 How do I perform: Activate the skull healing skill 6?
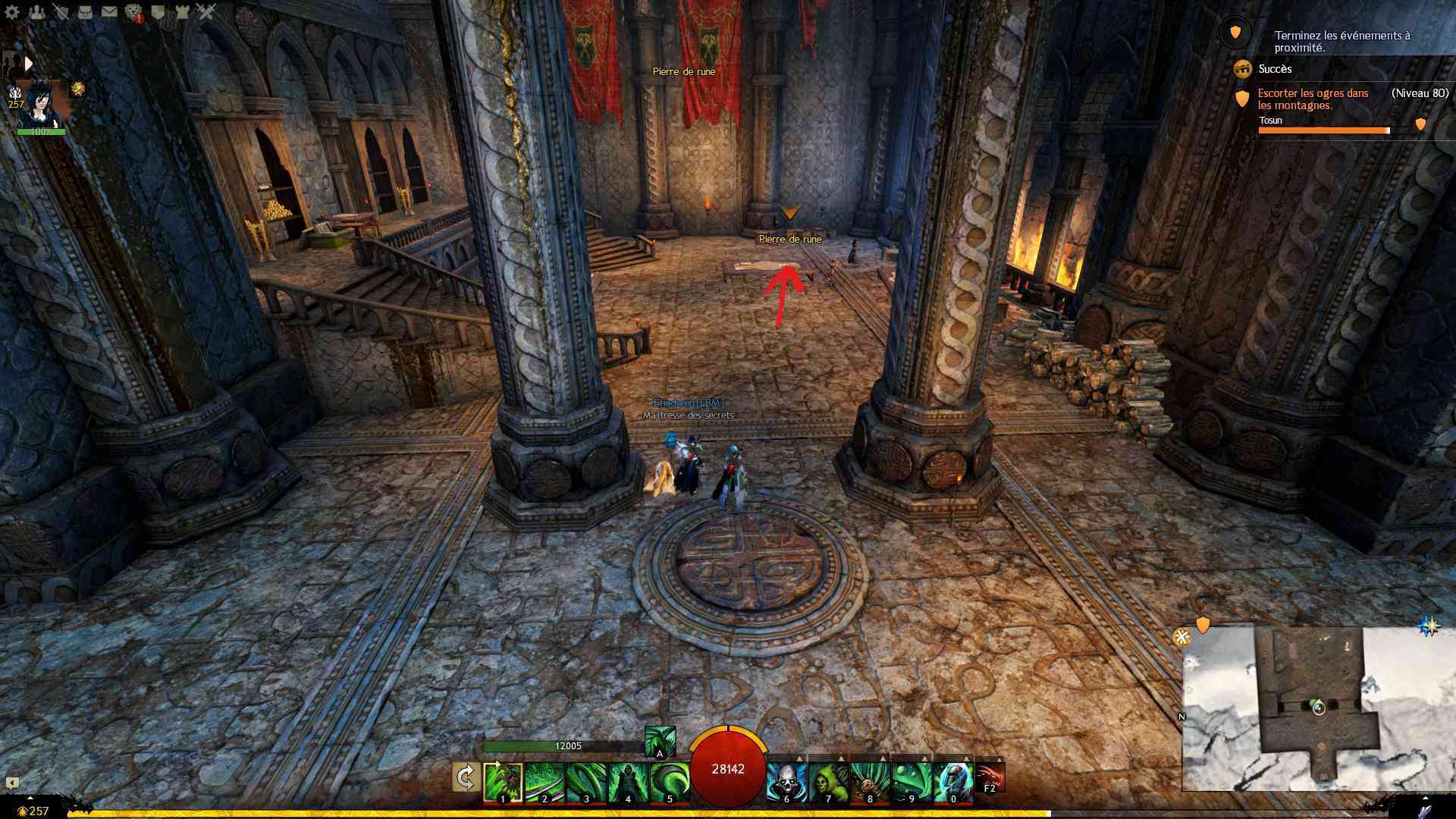(x=786, y=783)
